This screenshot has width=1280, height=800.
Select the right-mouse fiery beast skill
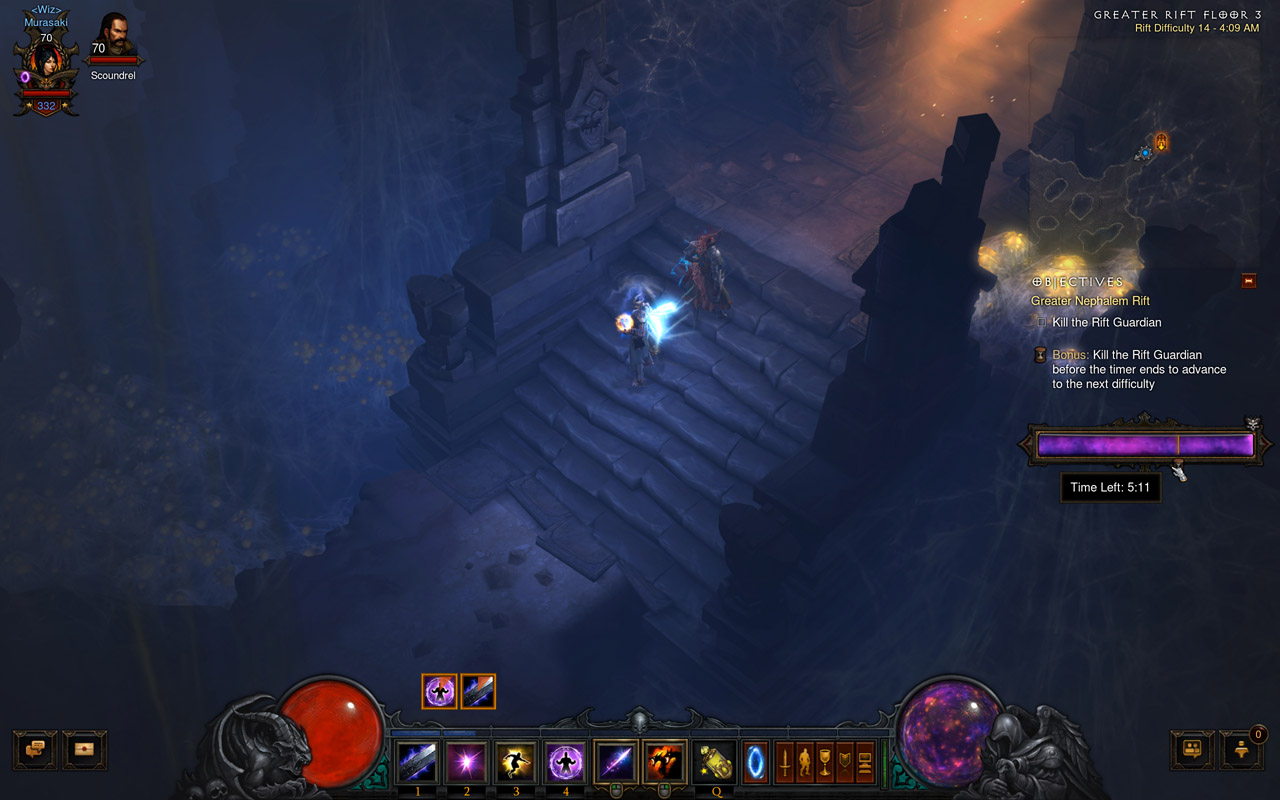[665, 762]
